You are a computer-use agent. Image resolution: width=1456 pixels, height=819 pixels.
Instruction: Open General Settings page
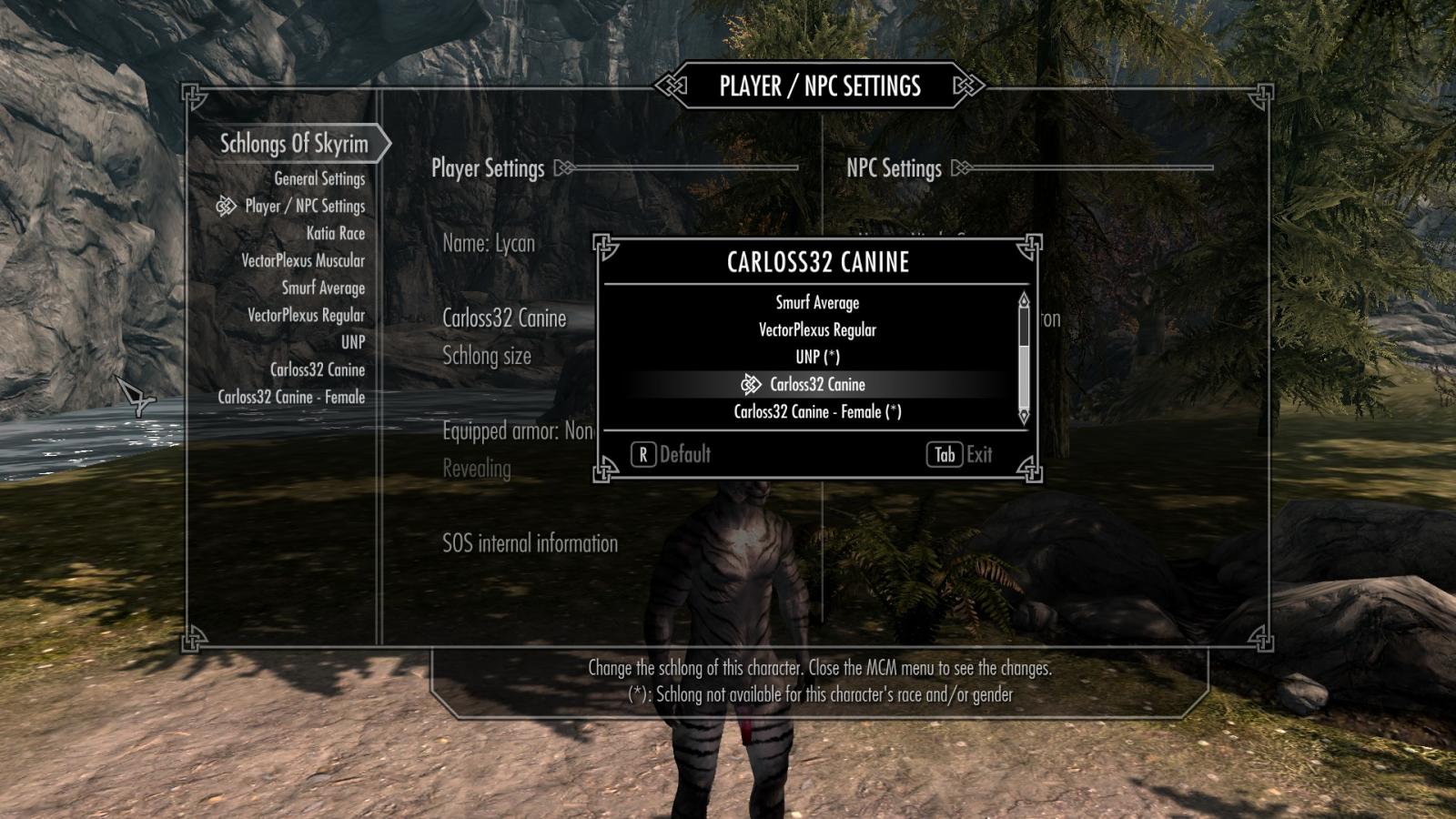(318, 179)
